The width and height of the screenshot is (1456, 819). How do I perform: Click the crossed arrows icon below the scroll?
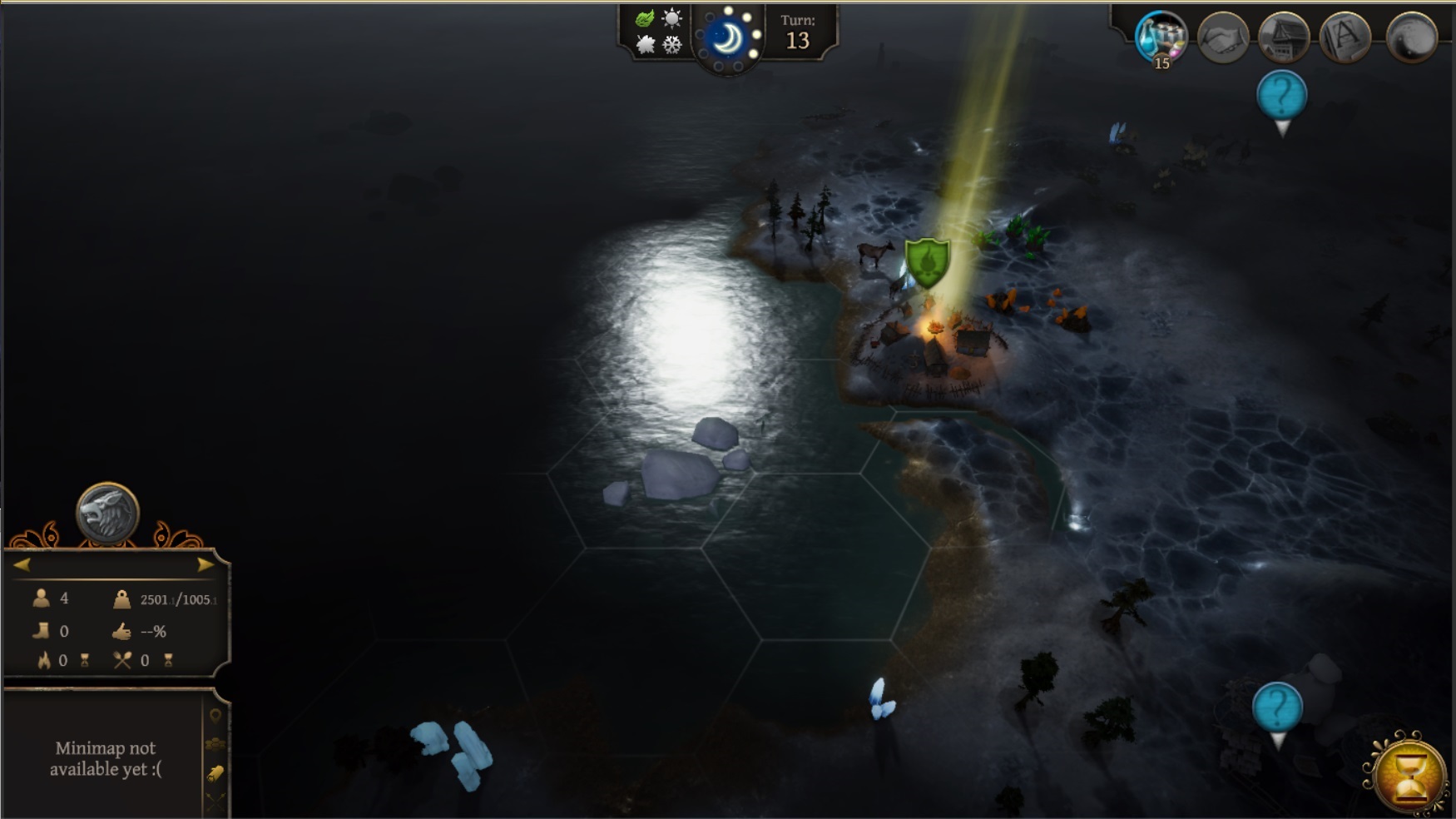point(215,797)
